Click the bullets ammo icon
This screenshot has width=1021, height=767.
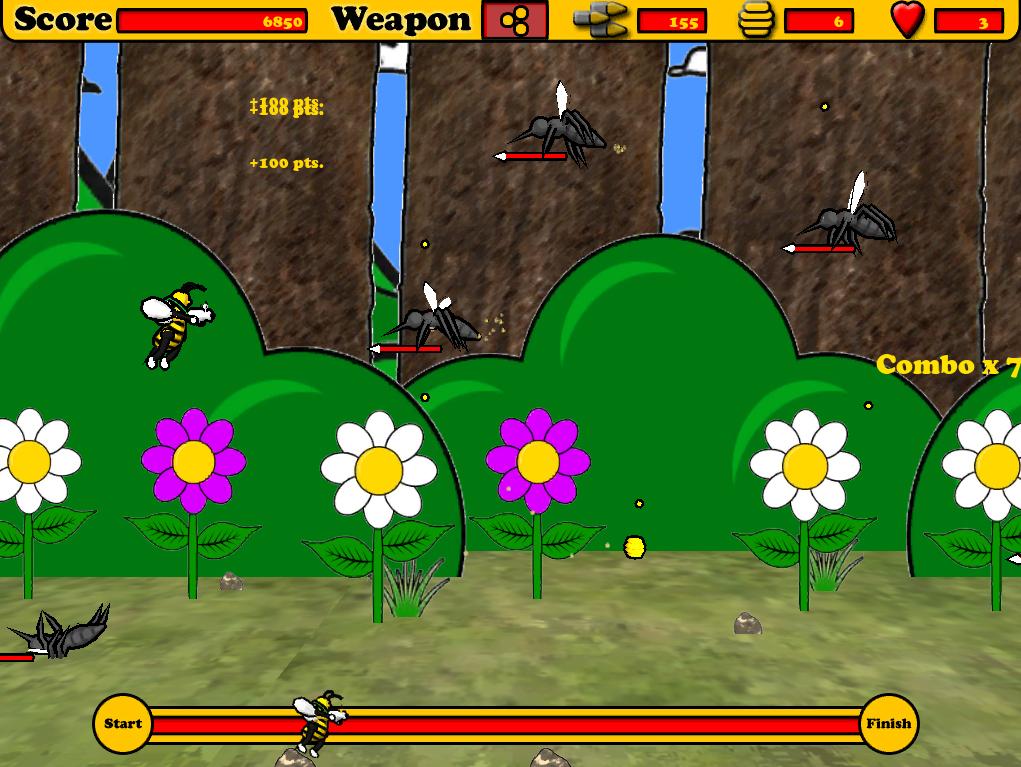600,20
